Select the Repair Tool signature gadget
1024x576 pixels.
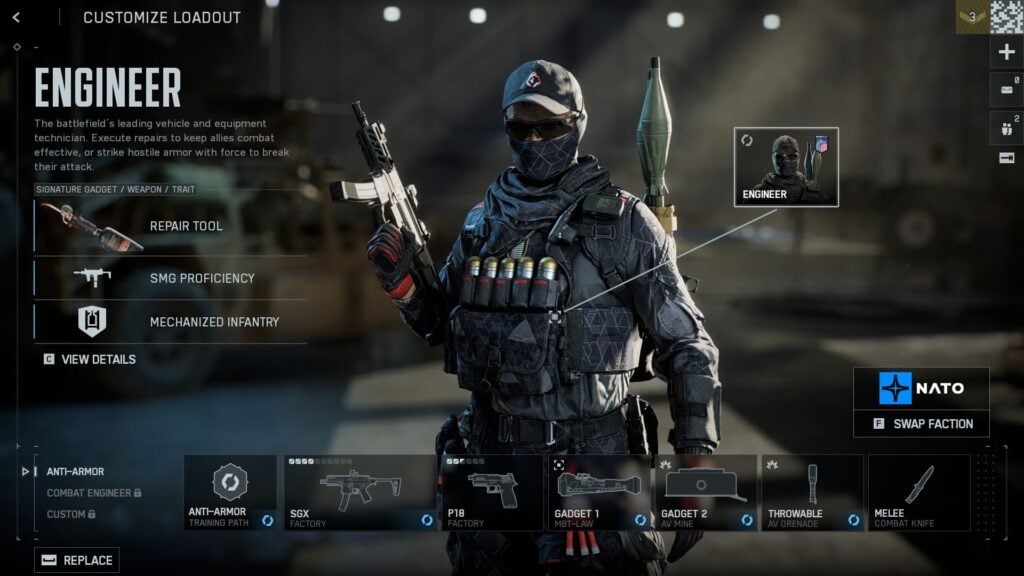tap(170, 226)
